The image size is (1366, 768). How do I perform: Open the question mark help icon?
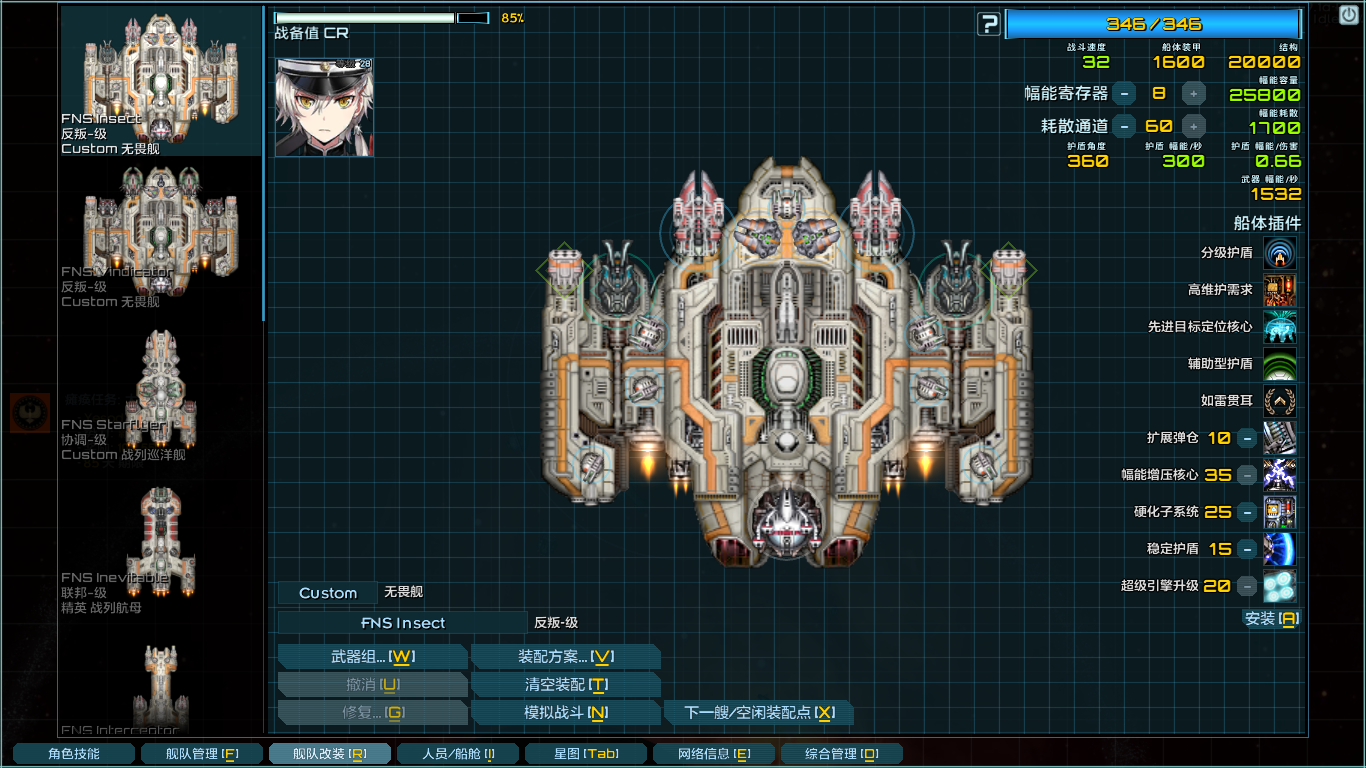pyautogui.click(x=988, y=24)
